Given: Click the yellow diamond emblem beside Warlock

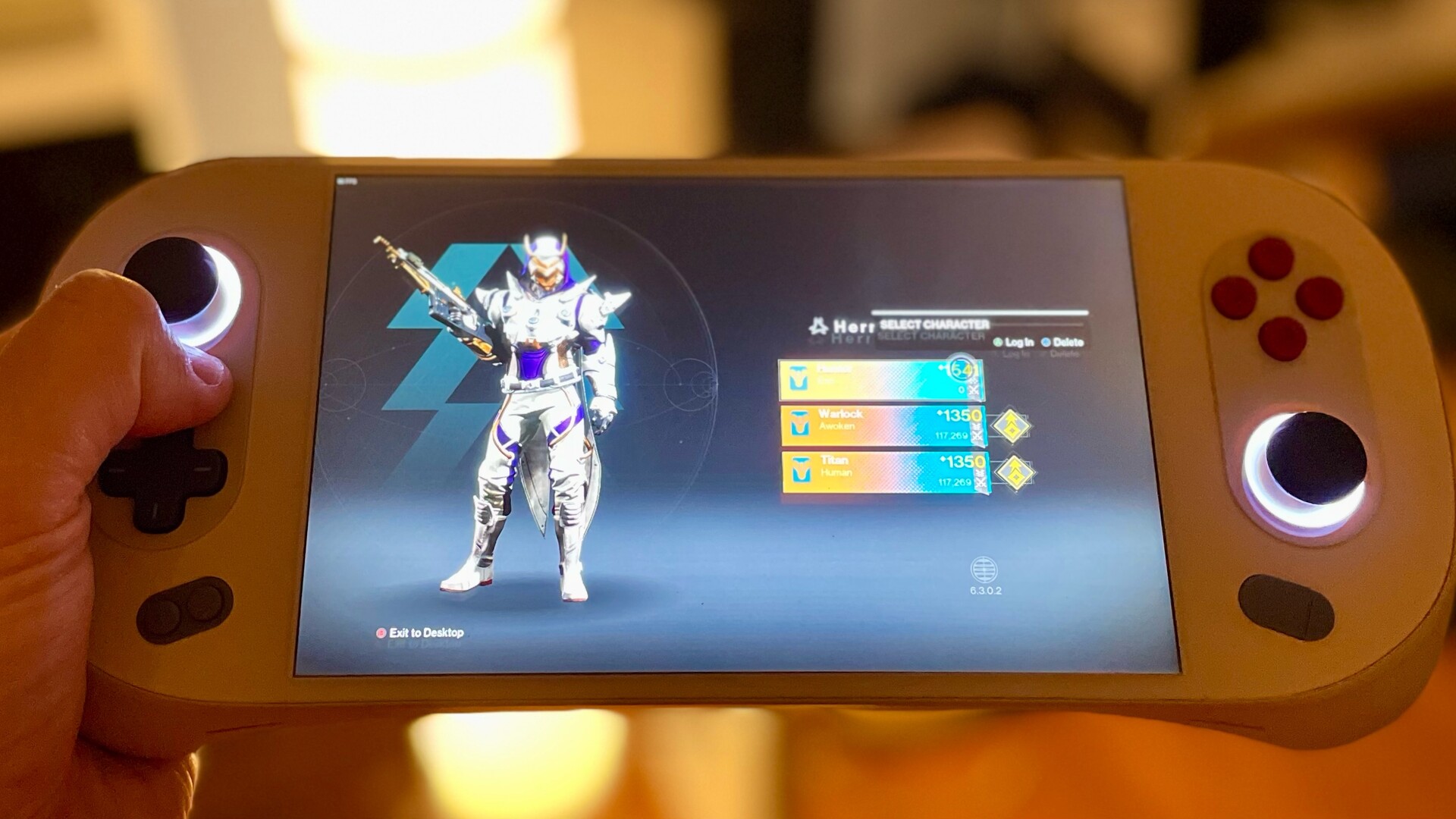Looking at the screenshot, I should tap(1011, 428).
